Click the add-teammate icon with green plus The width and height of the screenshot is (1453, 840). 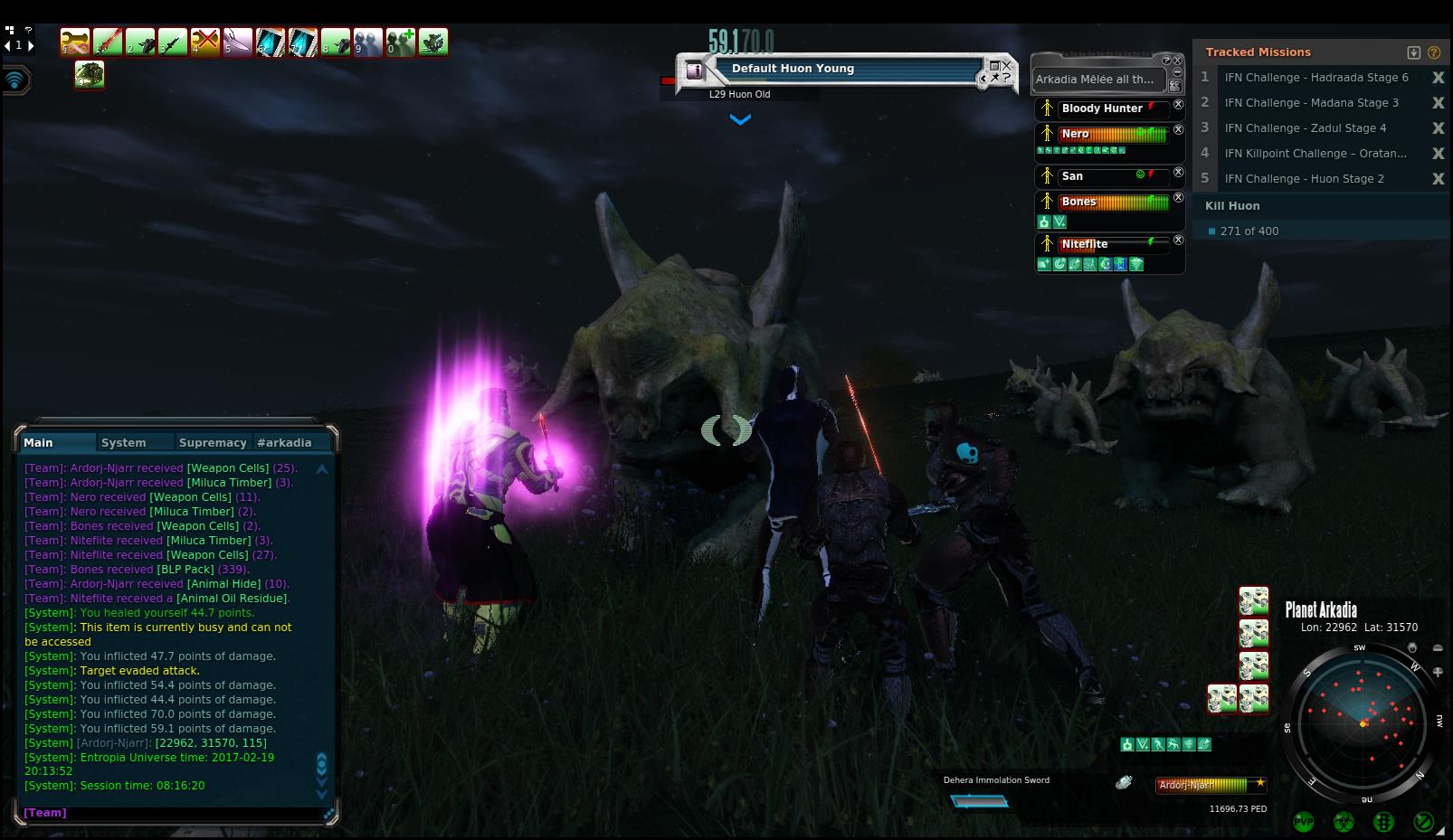click(401, 42)
